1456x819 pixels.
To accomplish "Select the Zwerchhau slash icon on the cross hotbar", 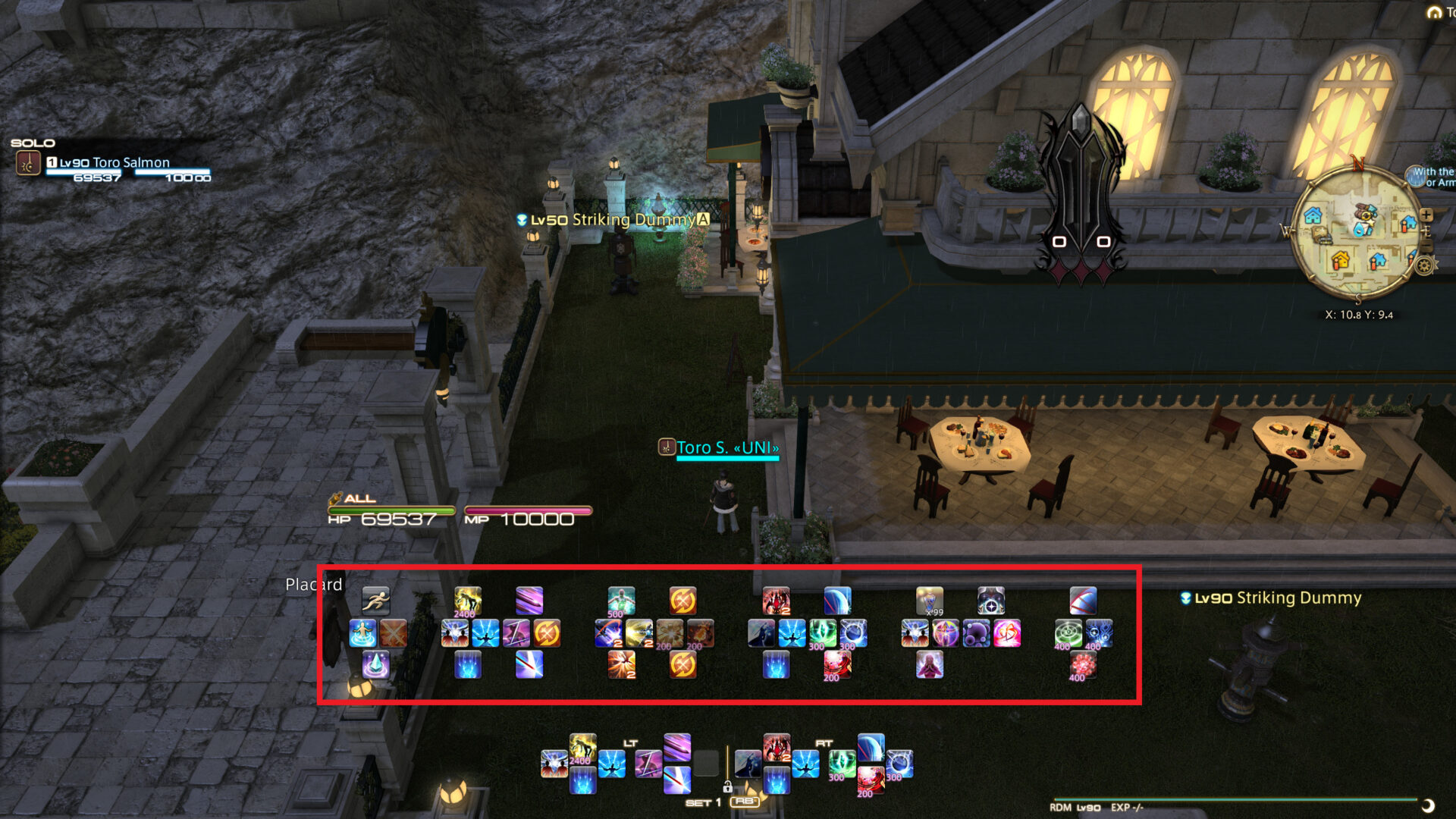I will tap(648, 763).
